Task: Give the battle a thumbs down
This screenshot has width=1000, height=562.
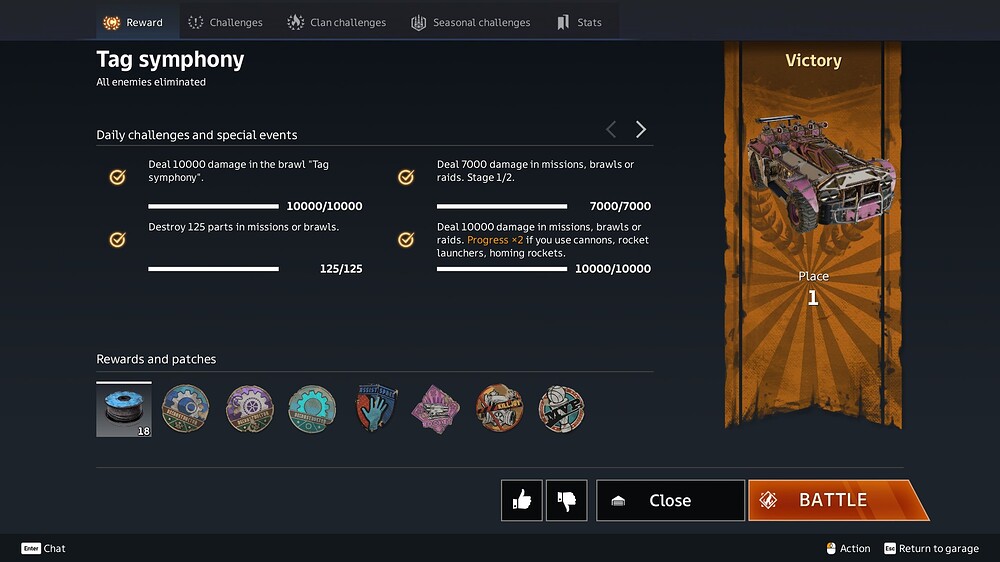Action: click(x=566, y=500)
